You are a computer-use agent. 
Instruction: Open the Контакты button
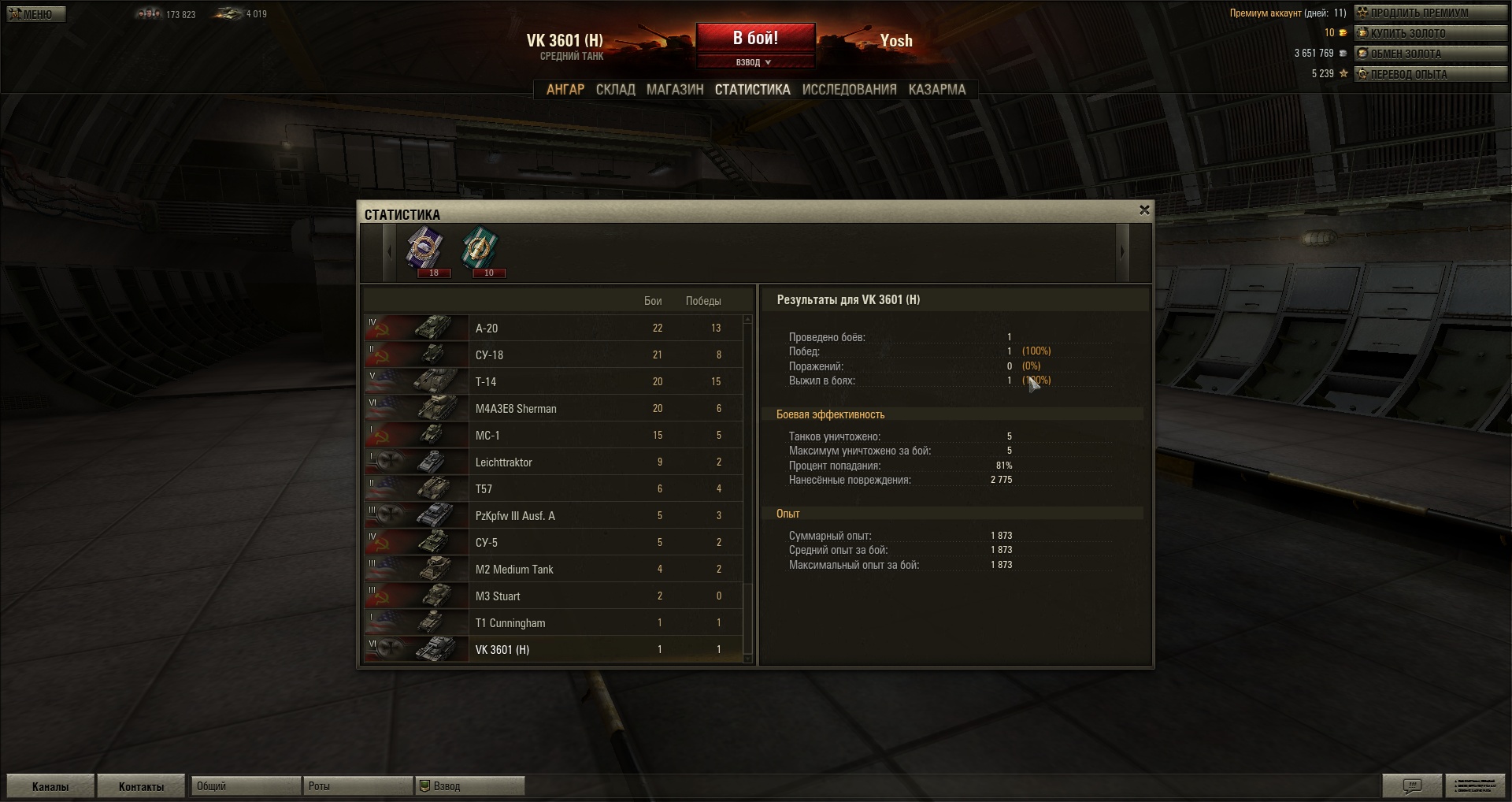(x=141, y=786)
